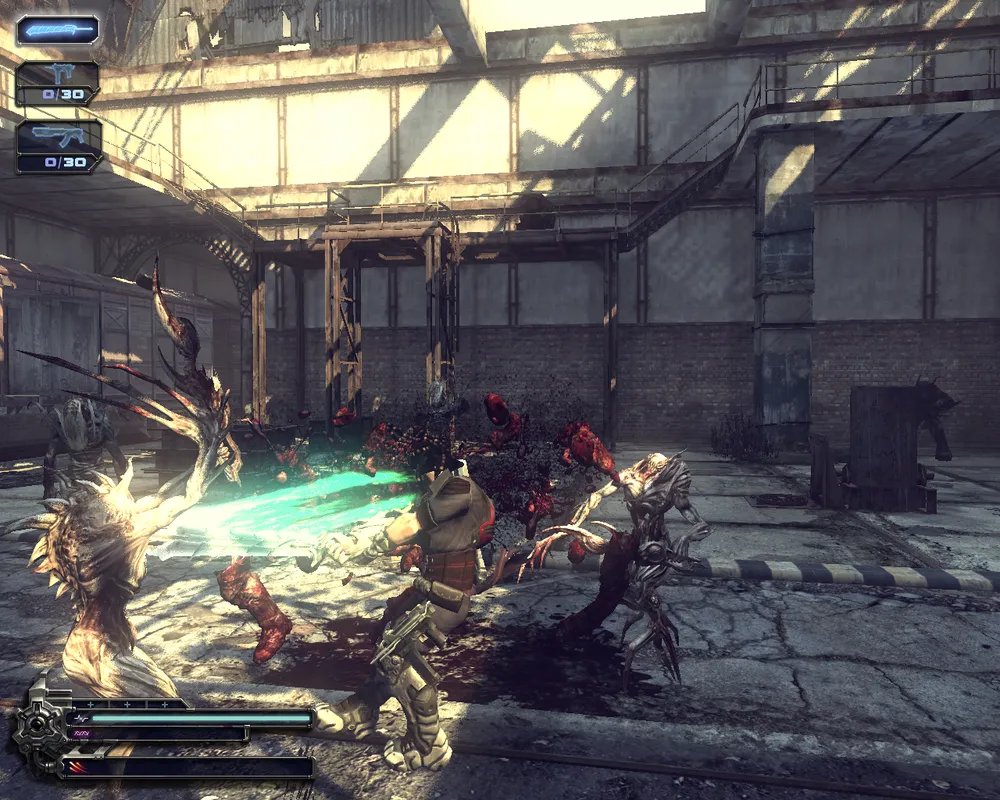1000x800 pixels.
Task: Click the gear-shaped emblem beside the health bar
Action: tap(39, 727)
